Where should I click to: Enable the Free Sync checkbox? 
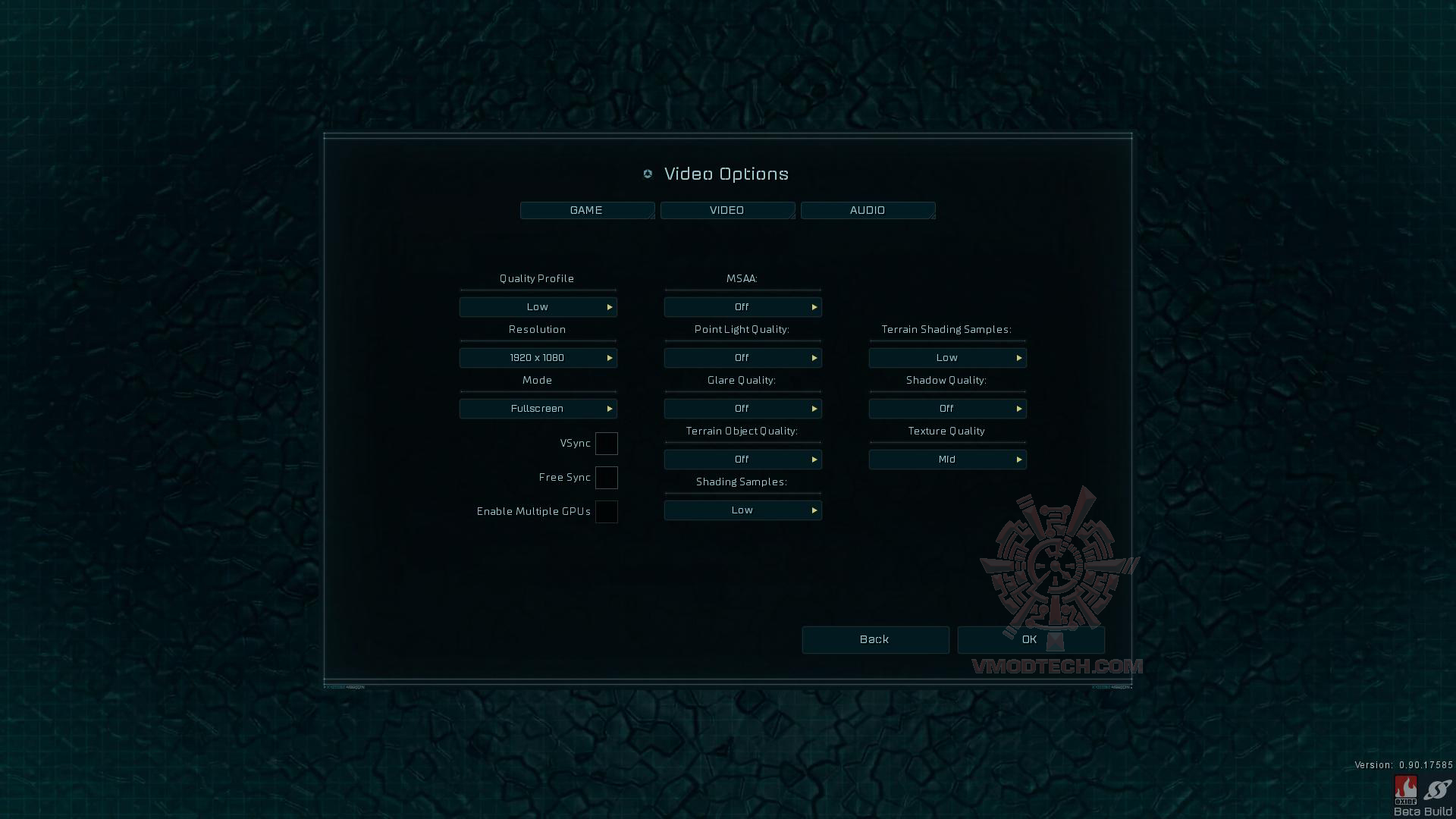606,478
